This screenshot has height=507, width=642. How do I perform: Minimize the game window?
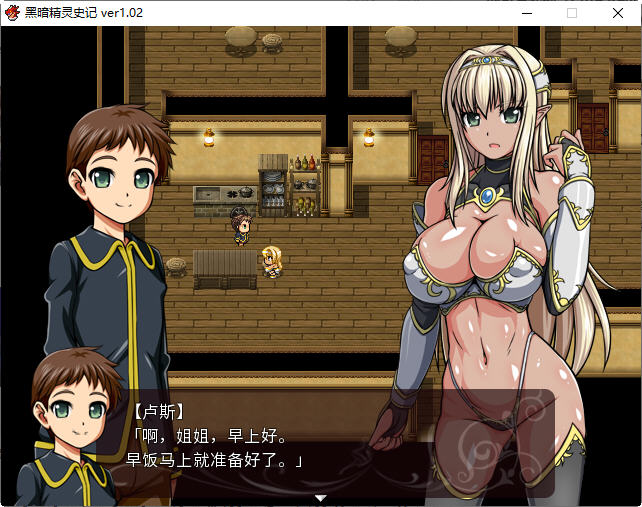coord(526,13)
